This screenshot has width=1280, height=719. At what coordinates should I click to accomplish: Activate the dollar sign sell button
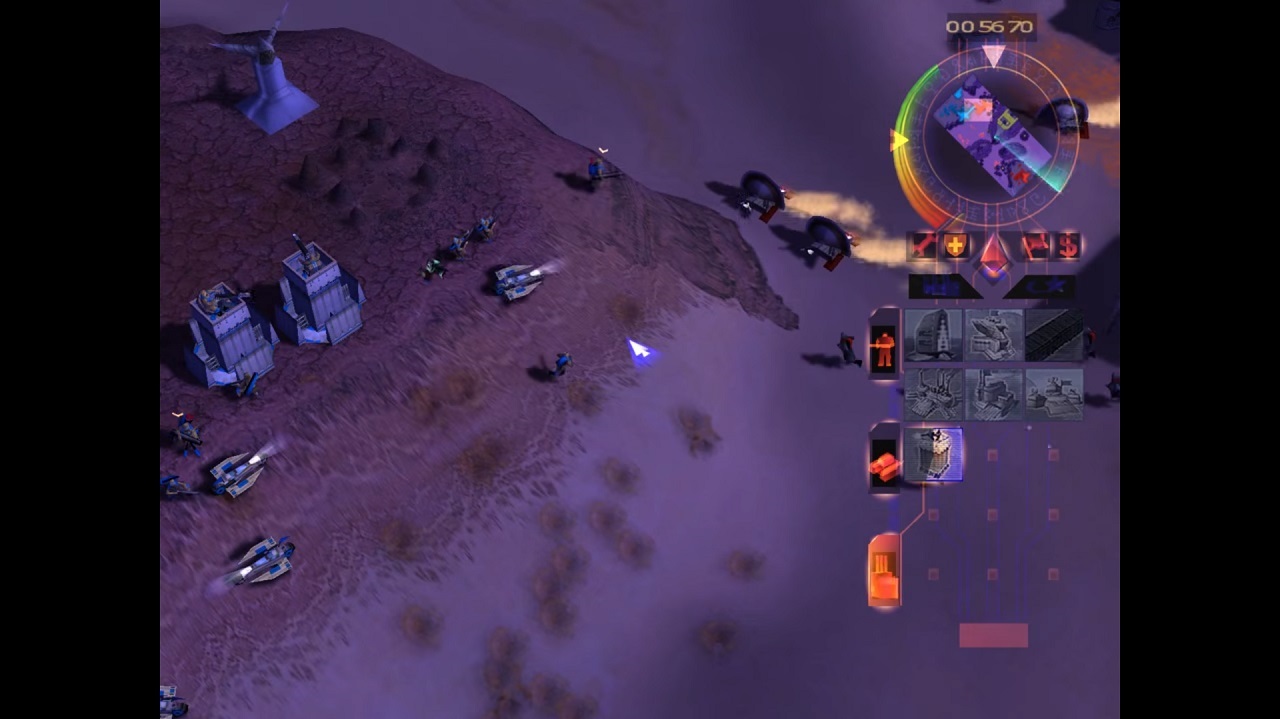coord(1069,245)
